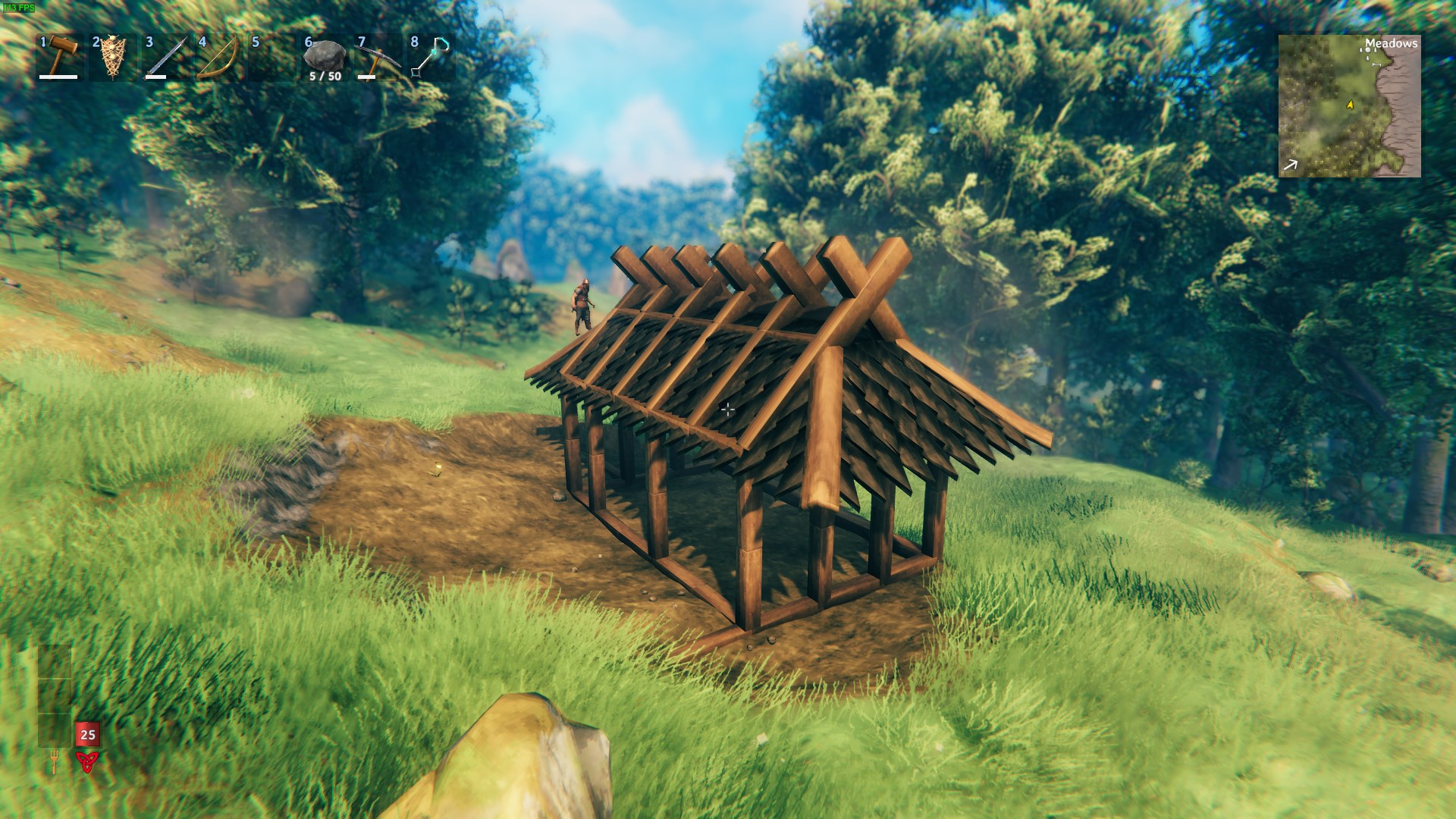This screenshot has height=819, width=1456.
Task: Pick the glowing blue tool in slot 8
Action: coord(431,57)
